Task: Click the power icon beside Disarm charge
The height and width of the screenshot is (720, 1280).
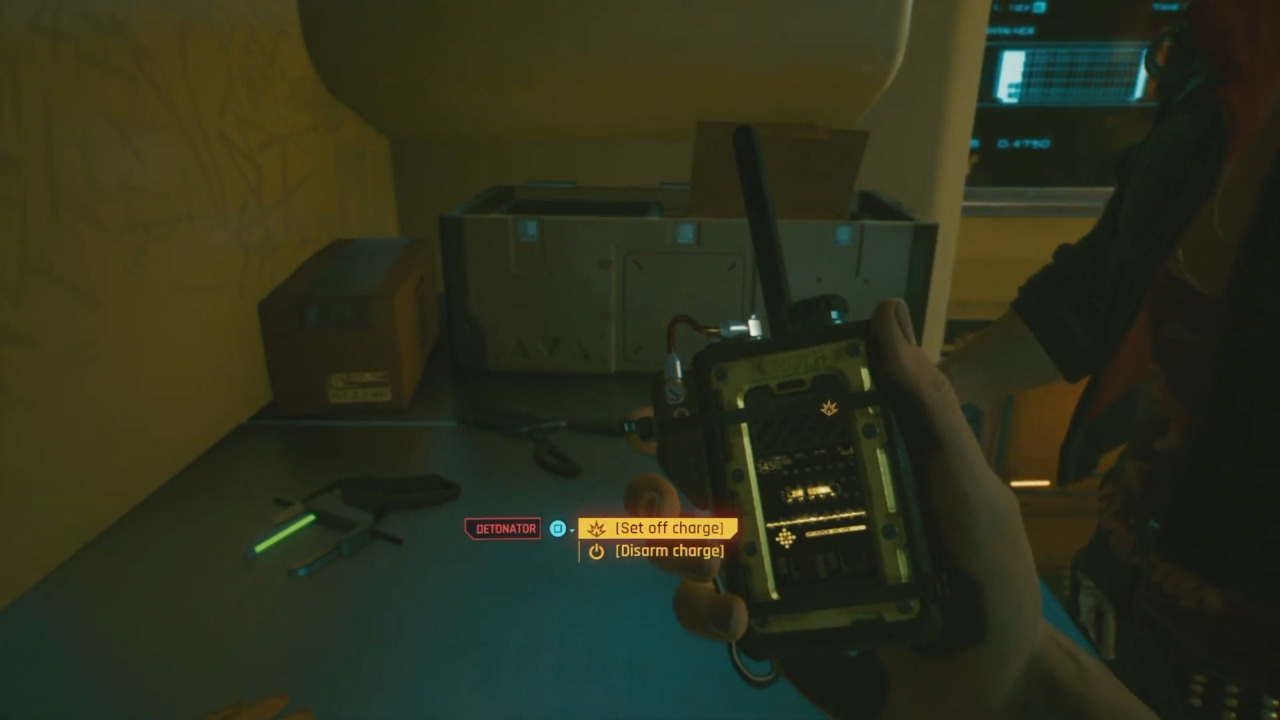Action: tap(597, 551)
